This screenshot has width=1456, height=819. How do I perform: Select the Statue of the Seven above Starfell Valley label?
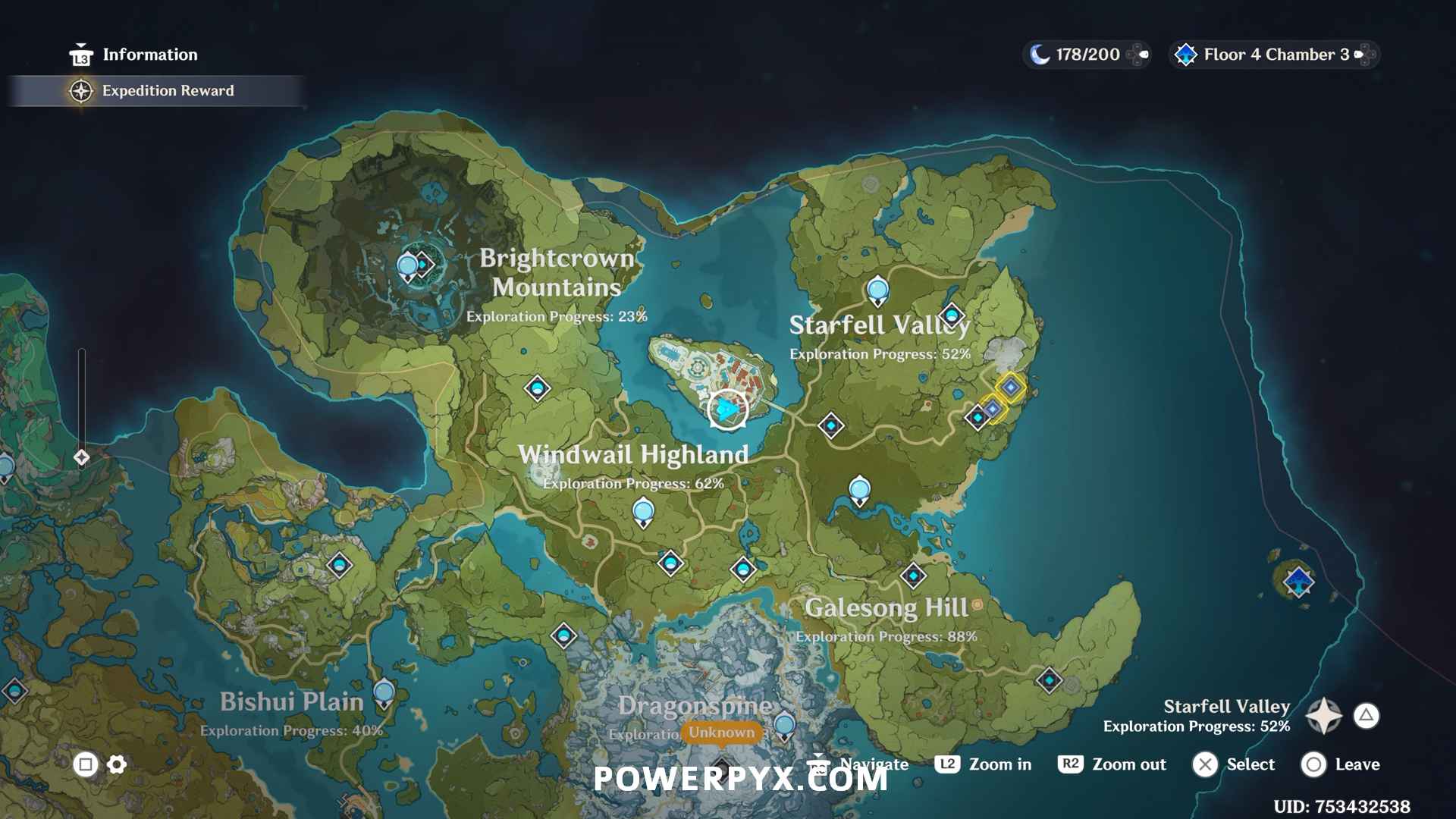tap(877, 290)
